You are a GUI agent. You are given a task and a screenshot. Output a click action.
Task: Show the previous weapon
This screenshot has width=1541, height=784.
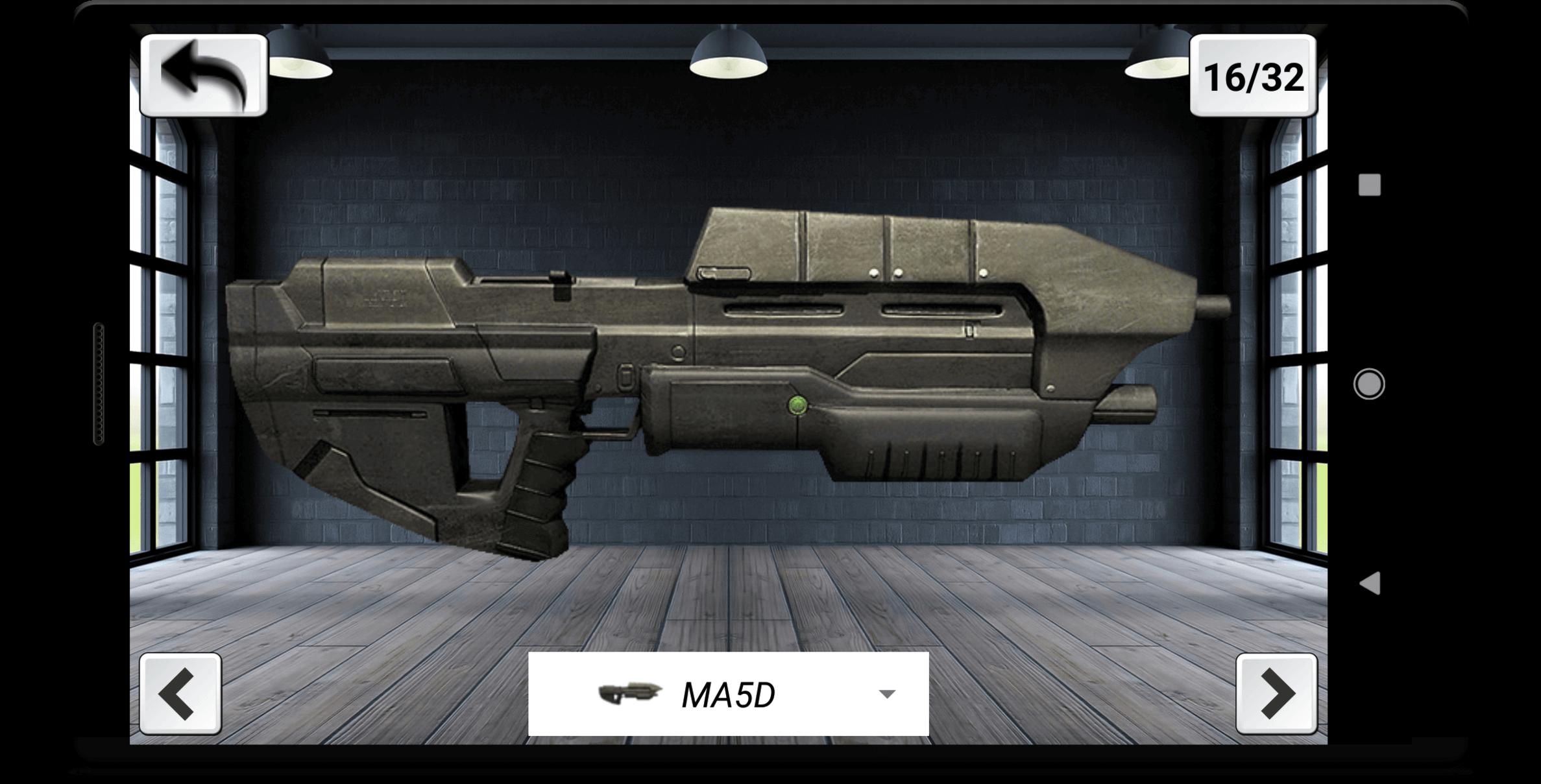[x=180, y=693]
